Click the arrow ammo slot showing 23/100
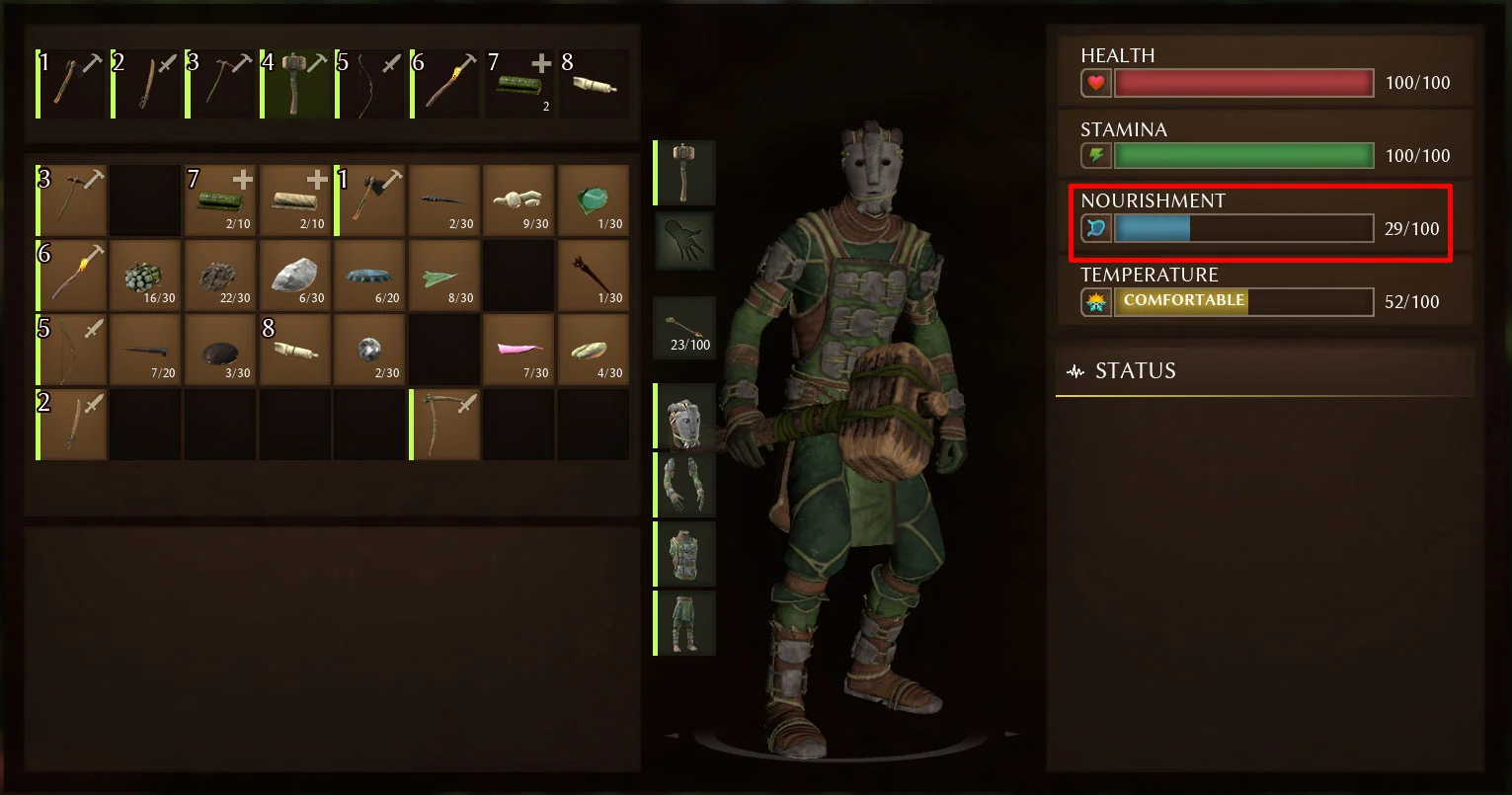This screenshot has width=1512, height=795. coord(684,328)
